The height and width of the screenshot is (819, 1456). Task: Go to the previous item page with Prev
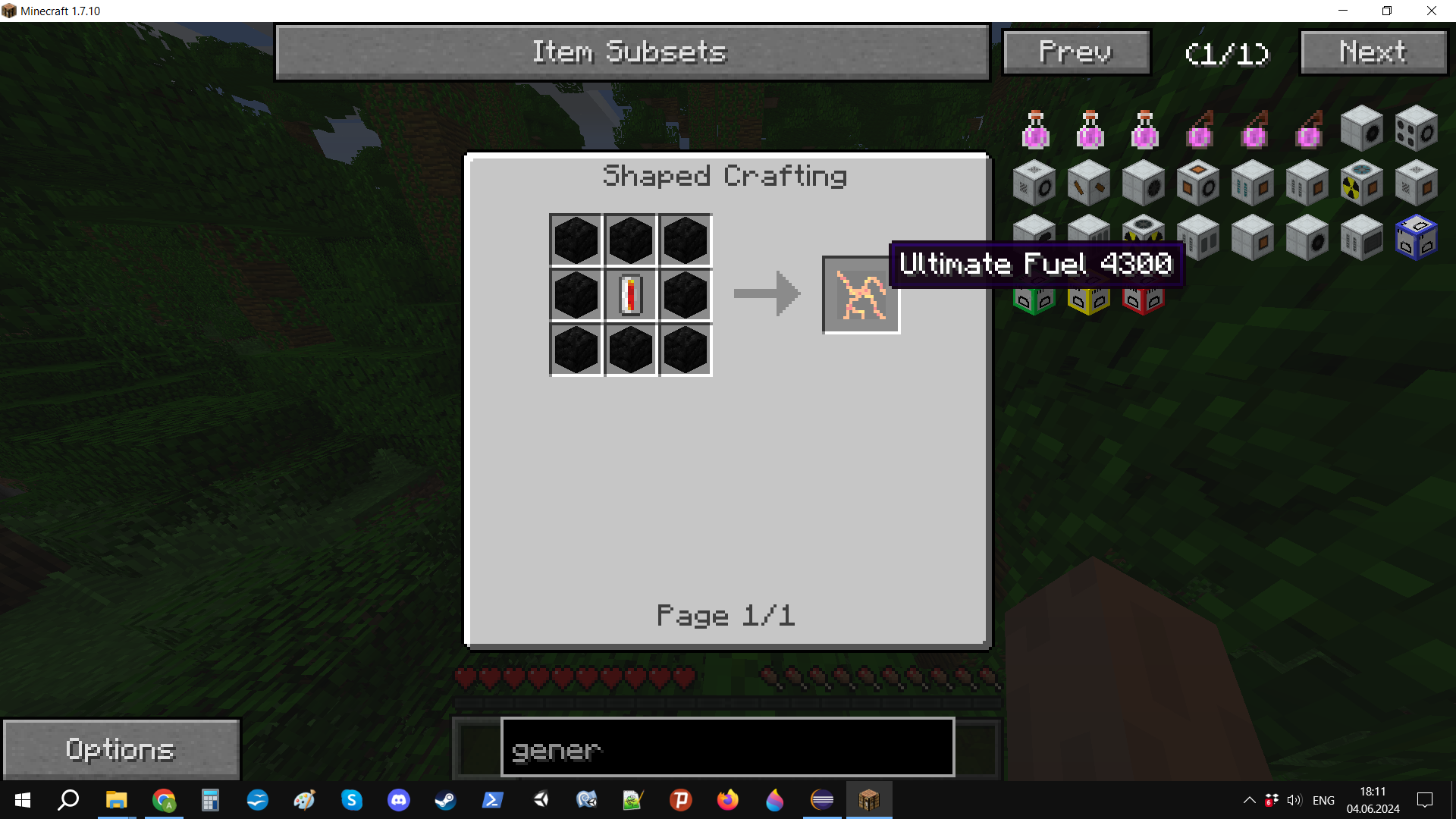click(x=1075, y=52)
